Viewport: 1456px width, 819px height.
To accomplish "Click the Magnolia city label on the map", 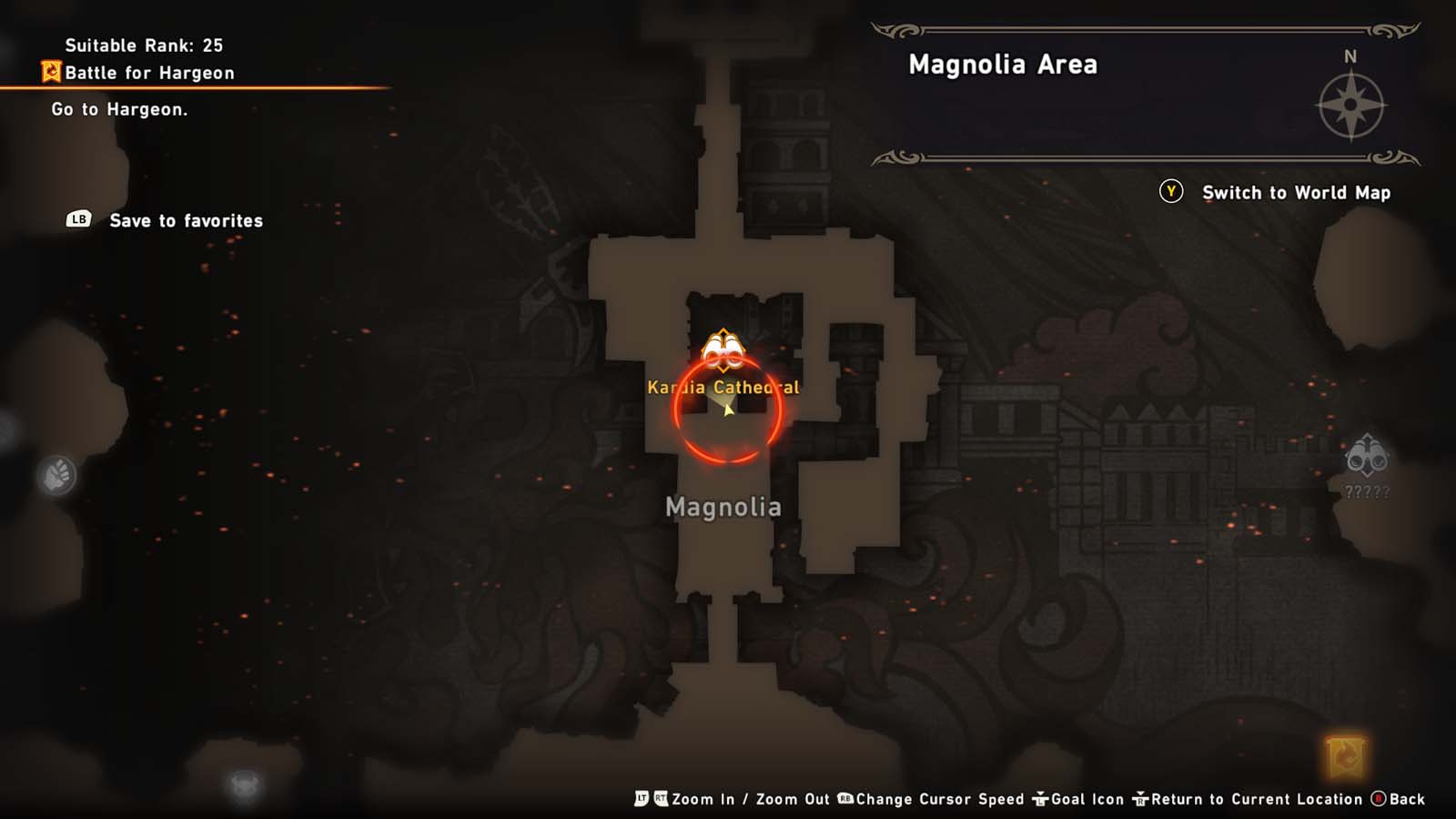I will tap(724, 507).
